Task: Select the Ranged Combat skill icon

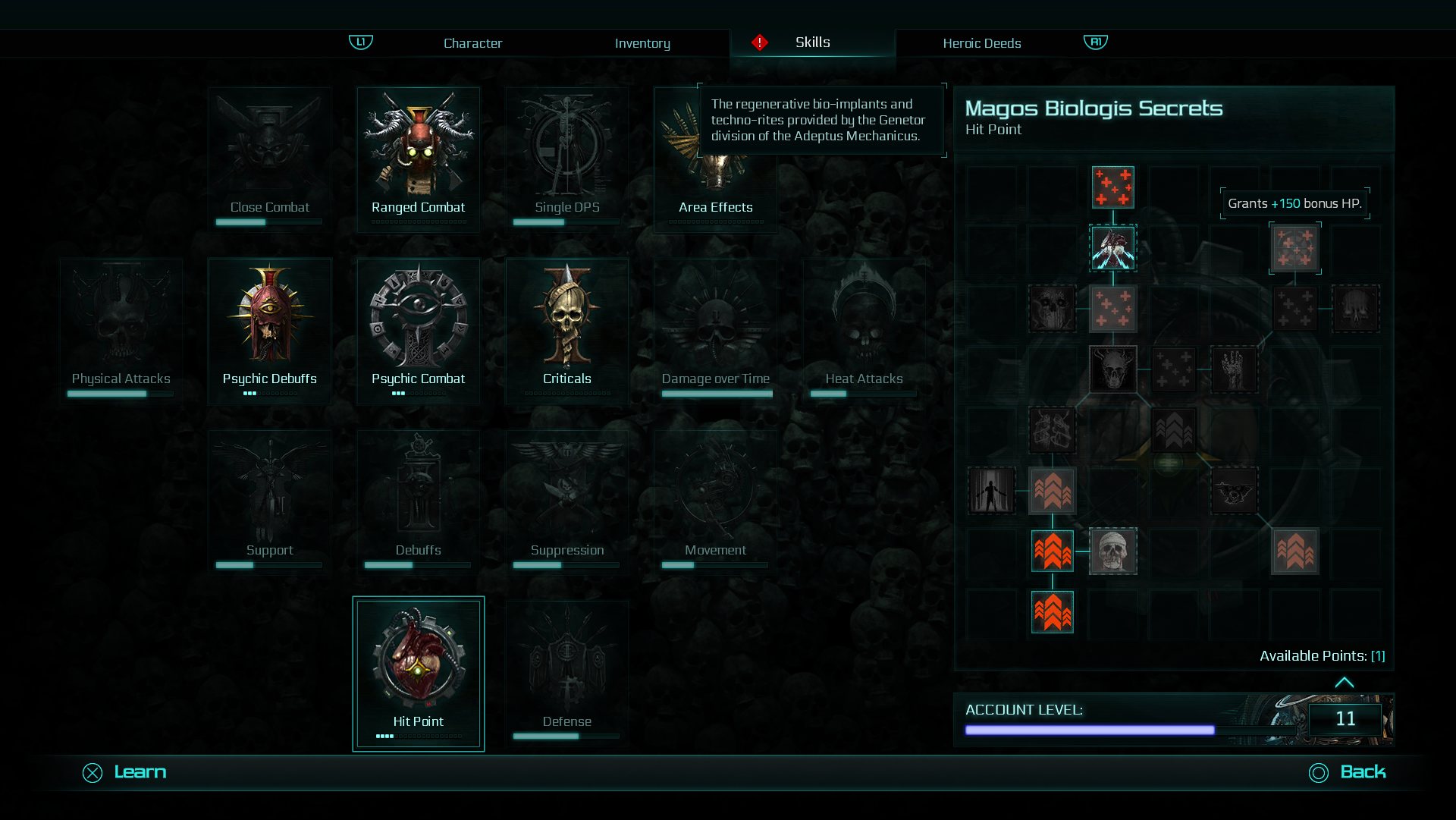Action: [x=418, y=157]
